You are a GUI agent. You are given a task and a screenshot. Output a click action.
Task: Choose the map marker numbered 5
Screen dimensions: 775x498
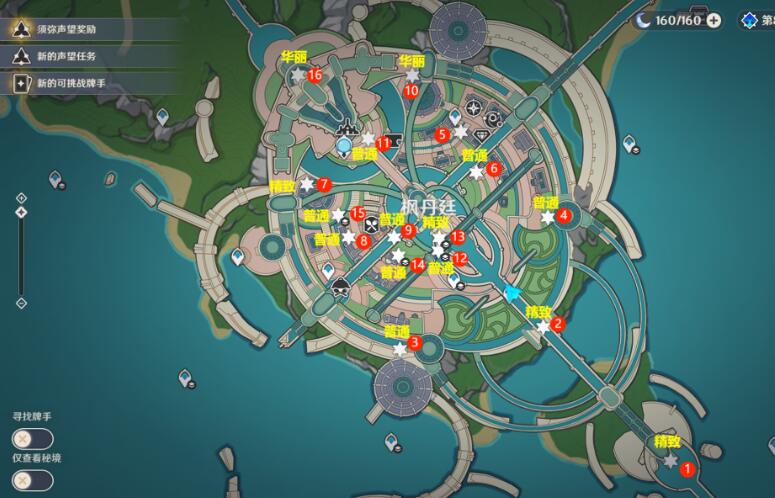pos(443,134)
